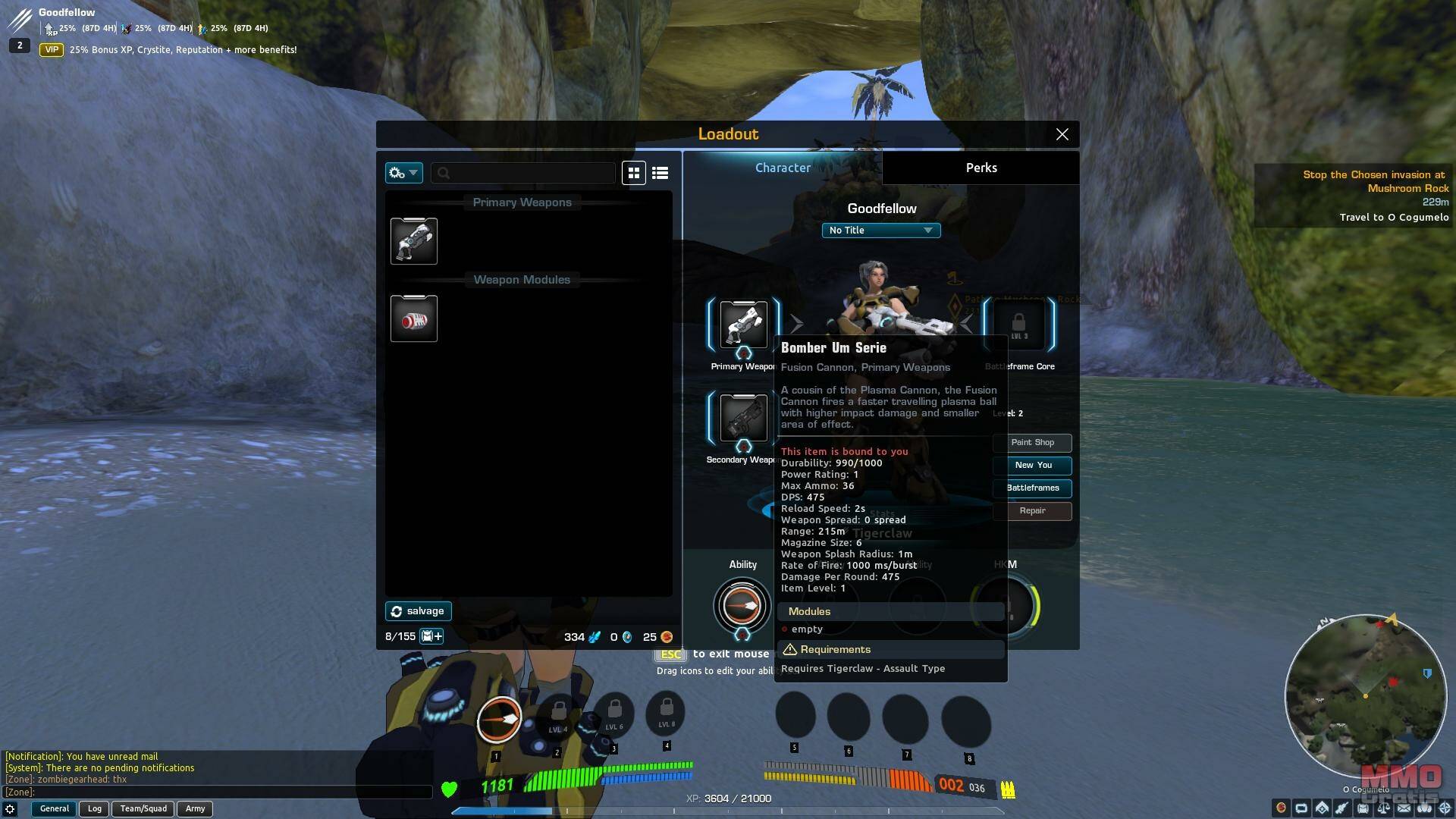Open the Paint Shop
Image resolution: width=1456 pixels, height=819 pixels.
pyautogui.click(x=1032, y=443)
